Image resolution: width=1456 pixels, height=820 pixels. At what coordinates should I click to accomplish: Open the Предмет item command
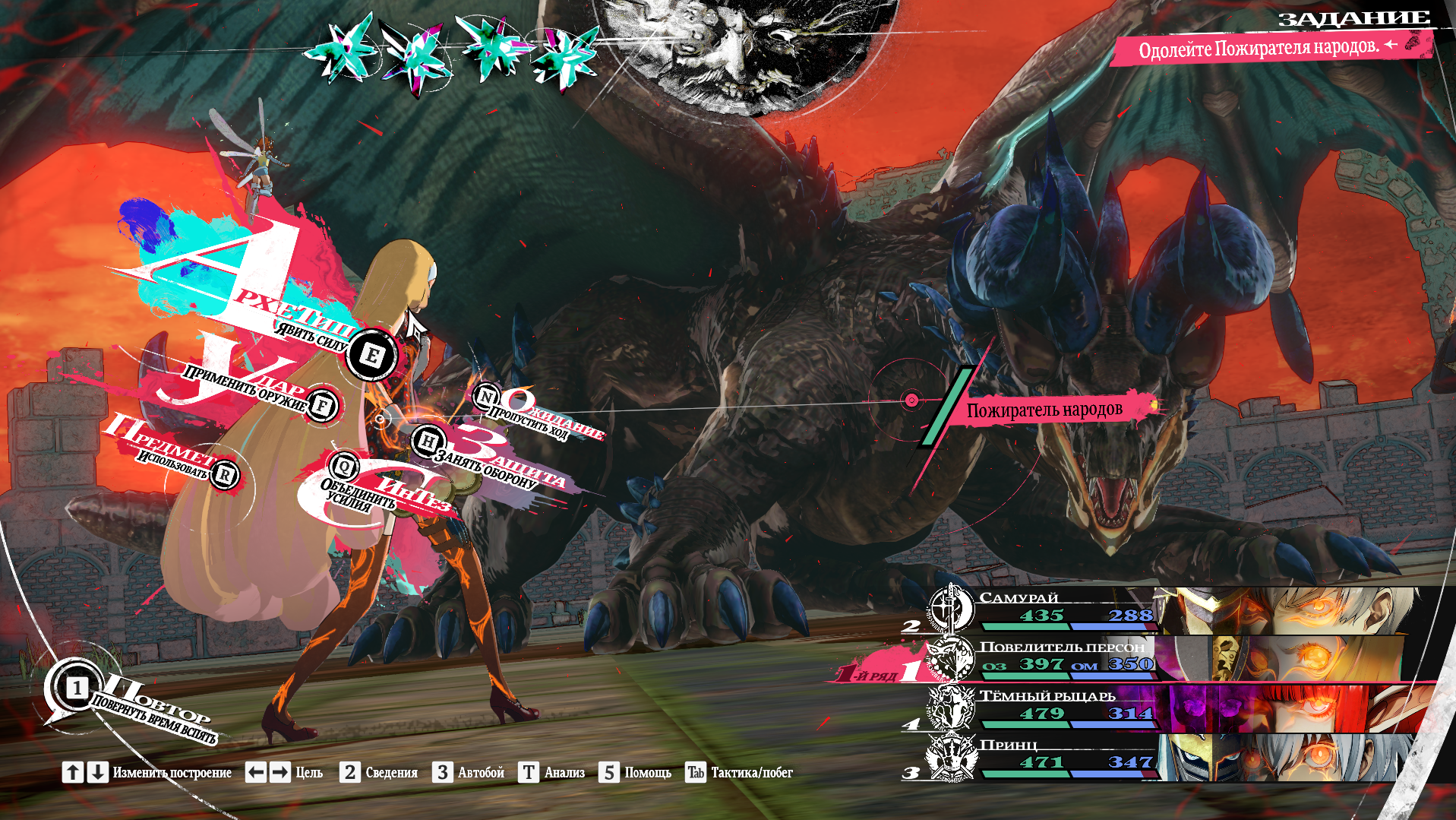pos(224,475)
